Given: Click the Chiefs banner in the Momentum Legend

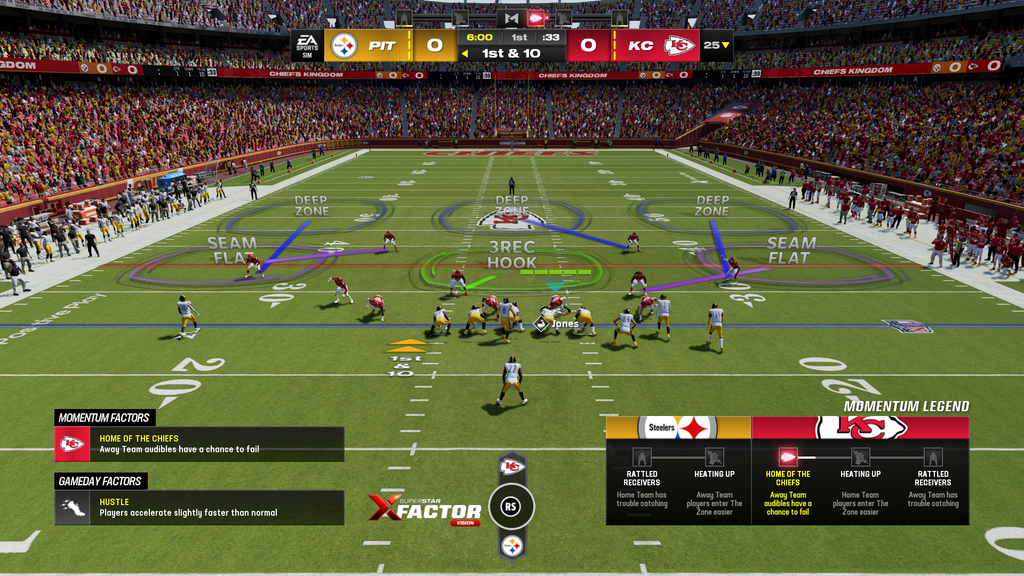Looking at the screenshot, I should click(x=860, y=428).
